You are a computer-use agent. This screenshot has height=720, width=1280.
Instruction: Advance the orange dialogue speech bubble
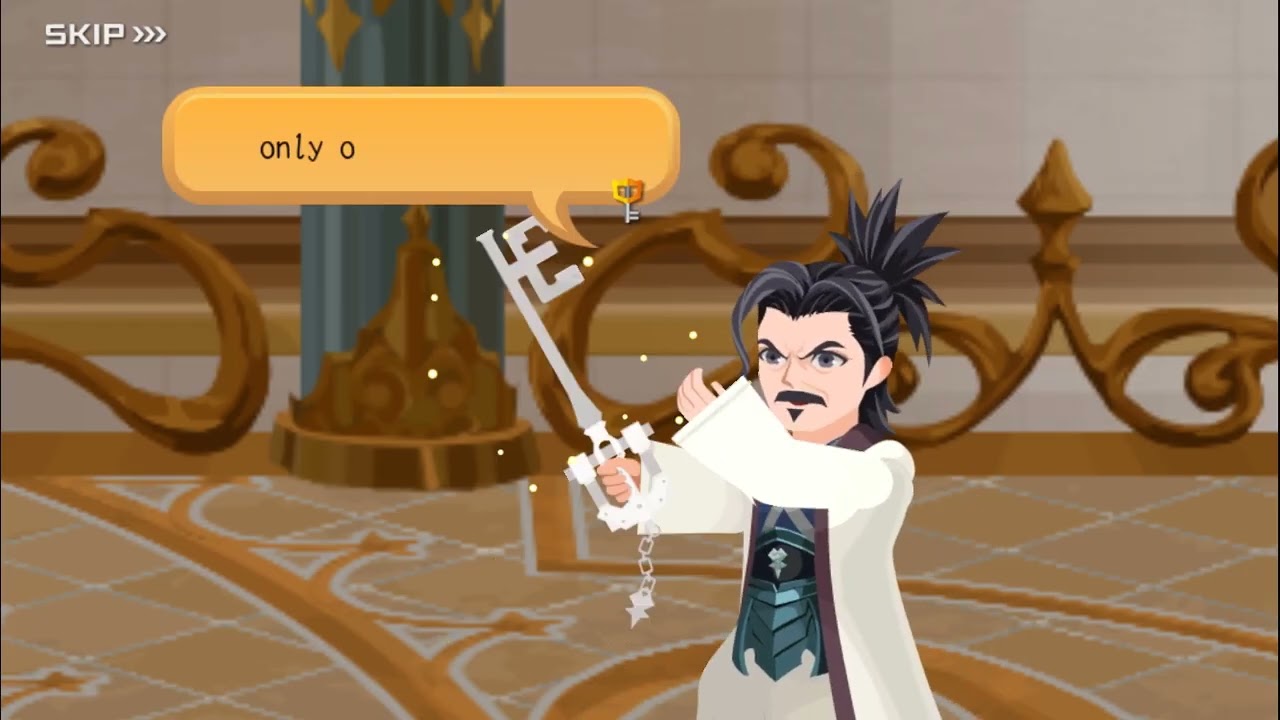pos(420,147)
